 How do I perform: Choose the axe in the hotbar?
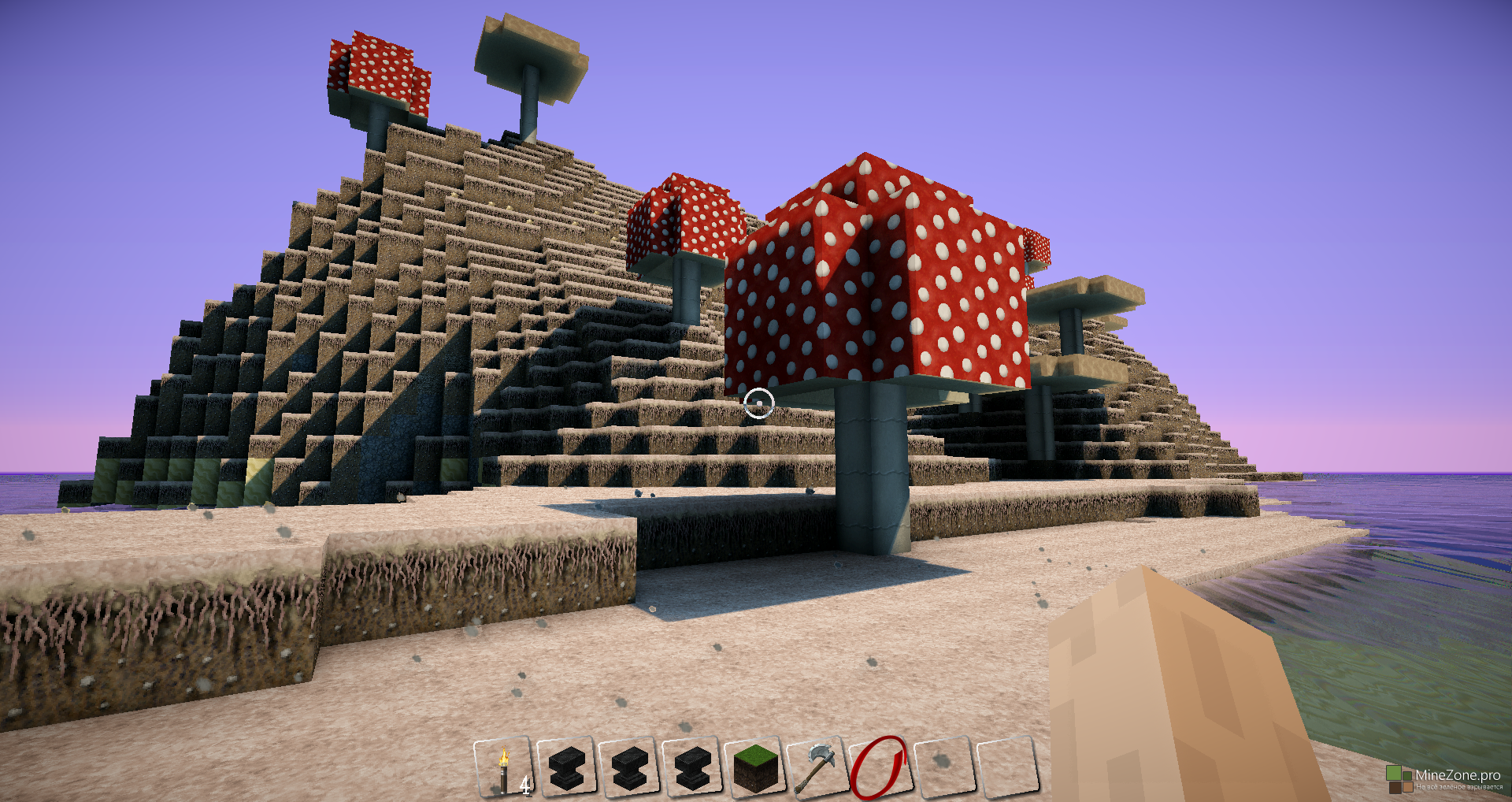pyautogui.click(x=817, y=767)
